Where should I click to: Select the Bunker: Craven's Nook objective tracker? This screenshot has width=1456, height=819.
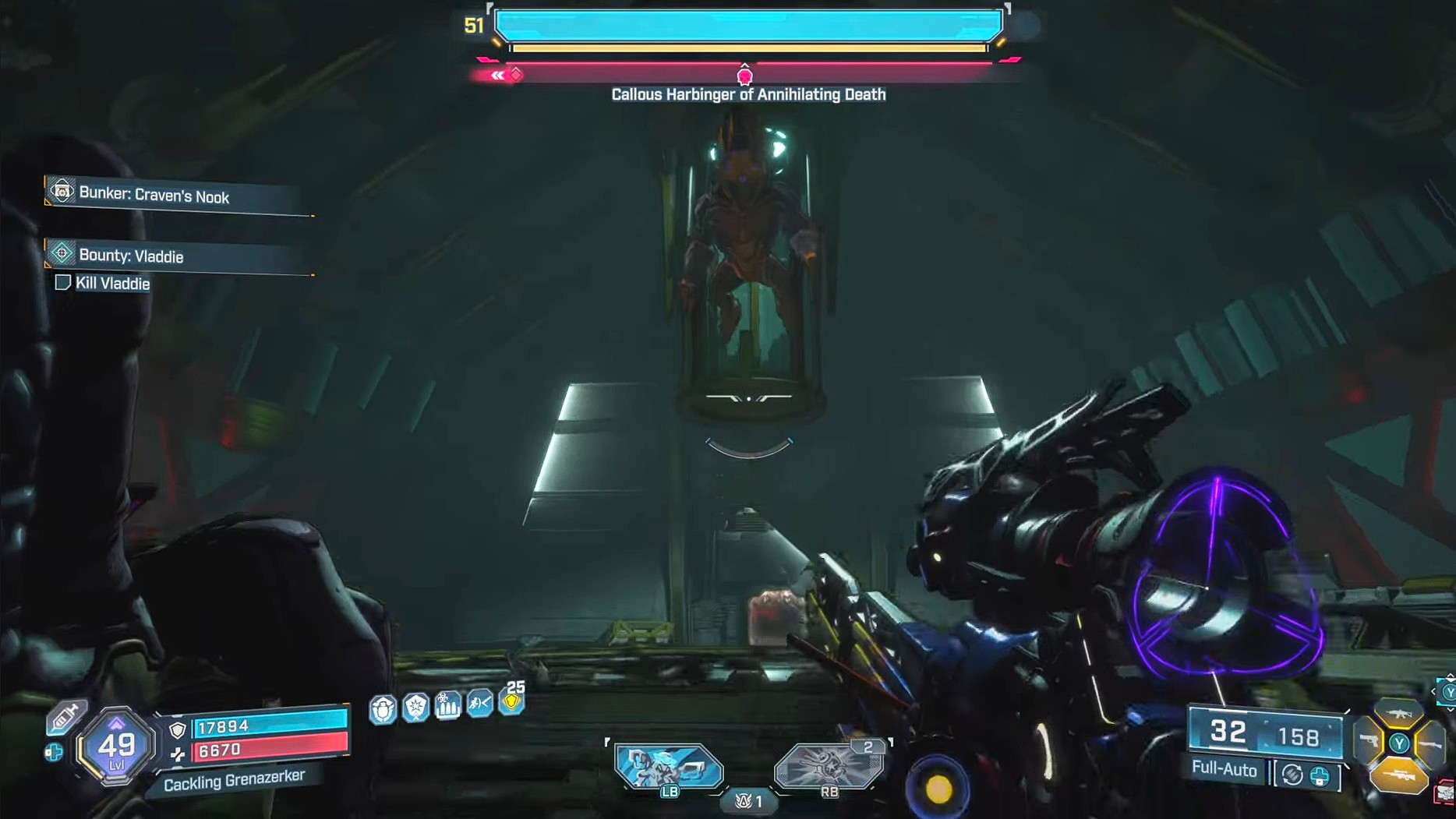(154, 196)
